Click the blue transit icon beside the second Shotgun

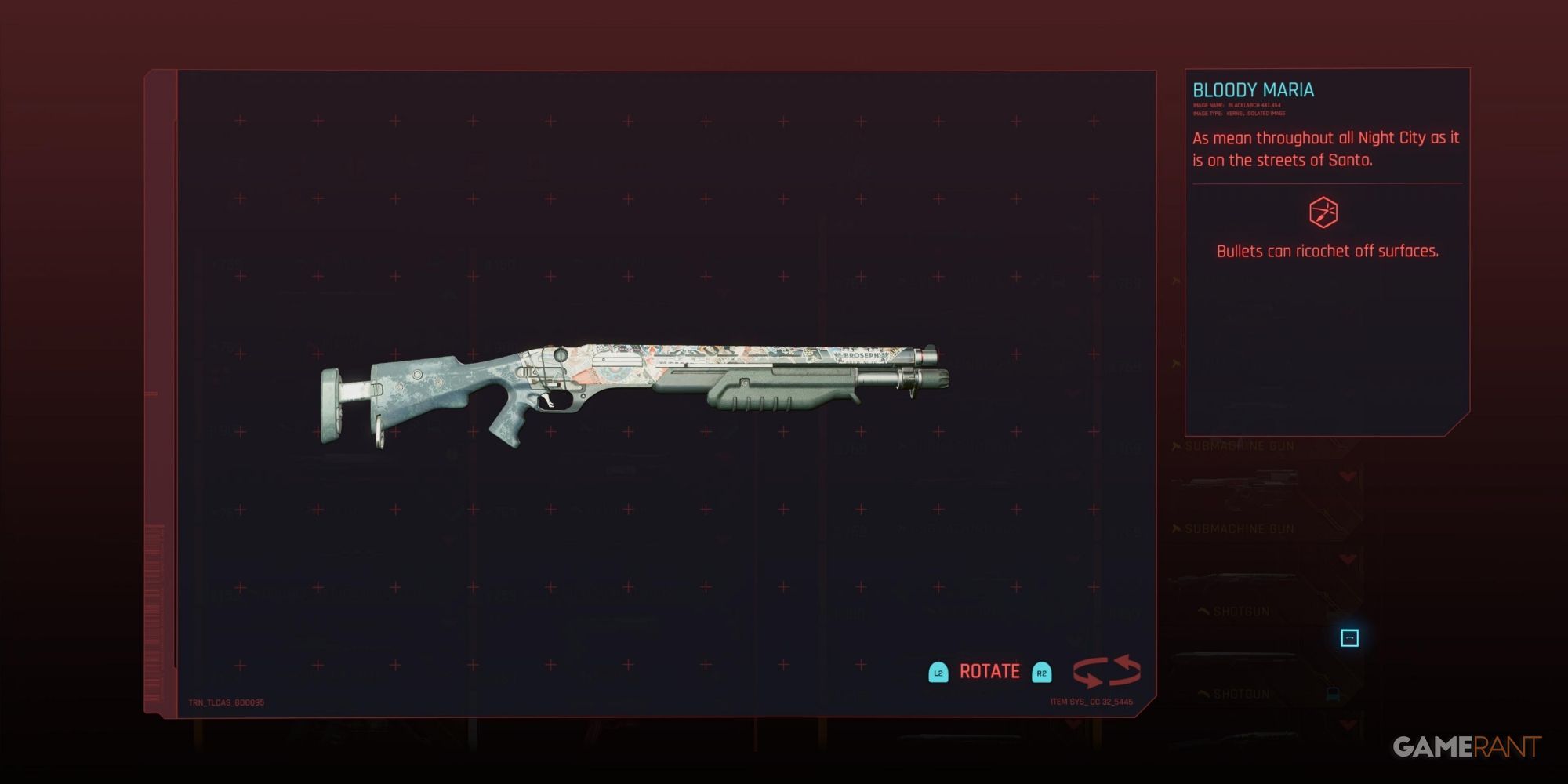(1333, 694)
